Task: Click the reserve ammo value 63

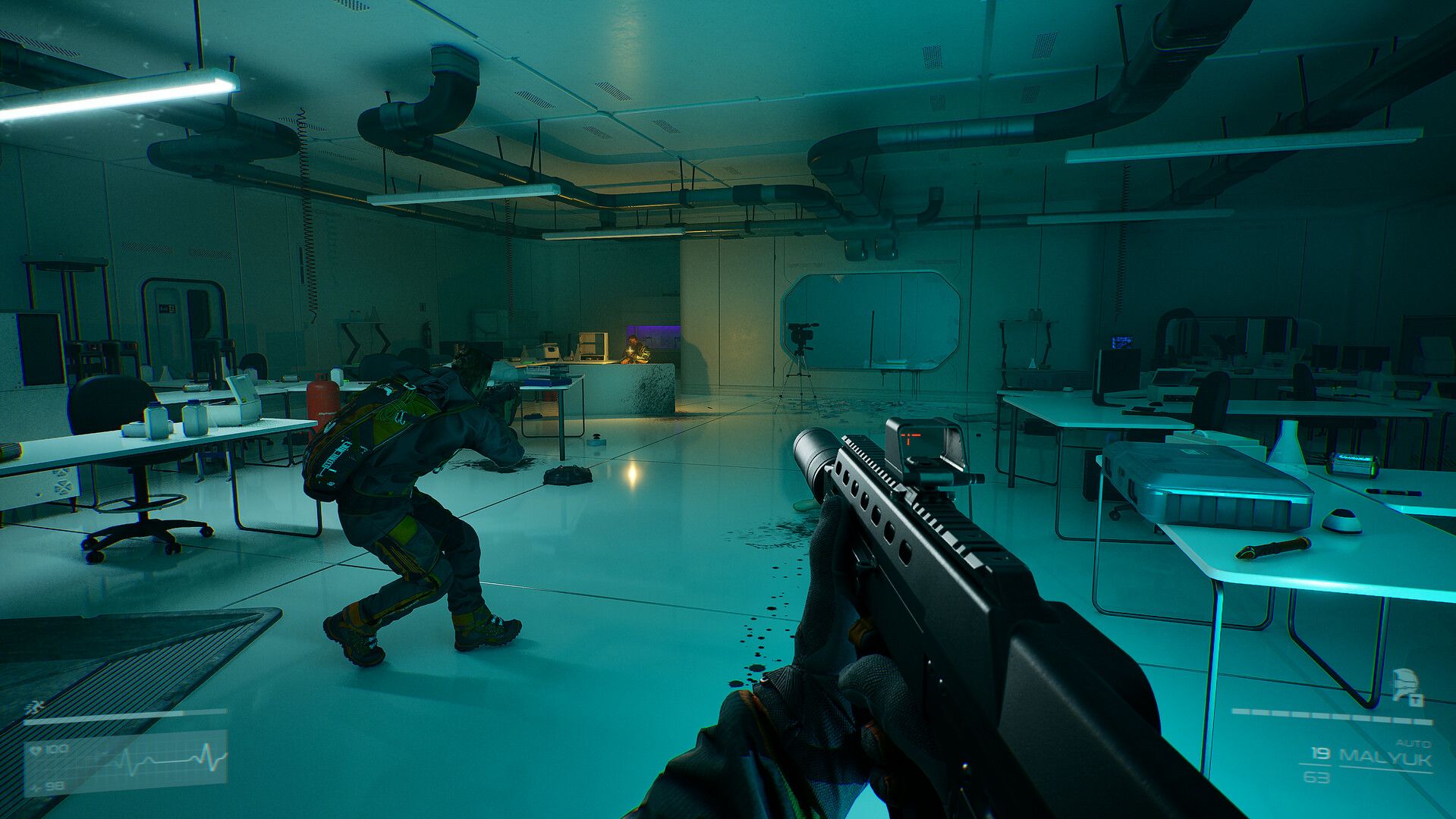Action: (x=1316, y=777)
